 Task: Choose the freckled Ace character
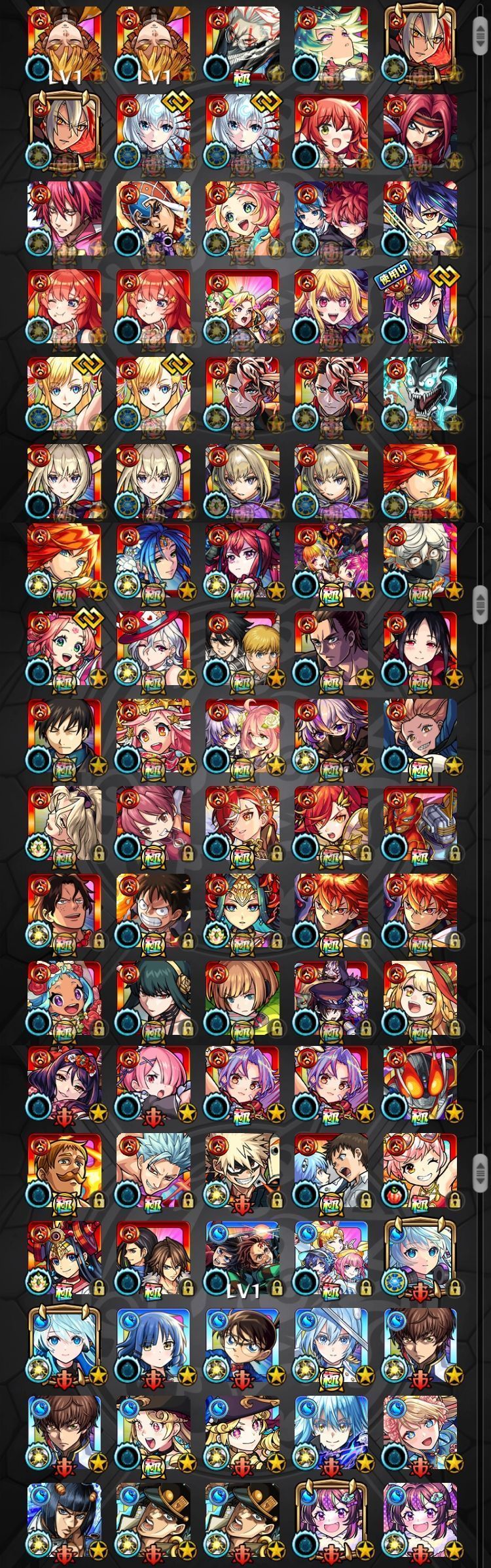65,910
